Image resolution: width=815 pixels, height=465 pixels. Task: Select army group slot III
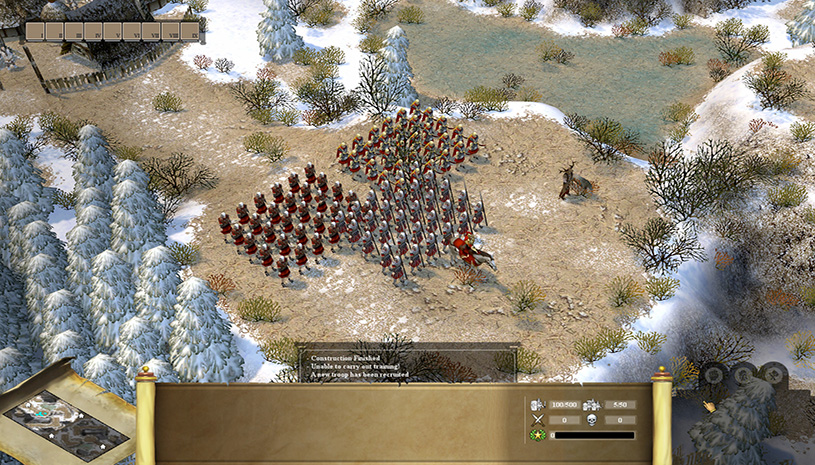74,32
